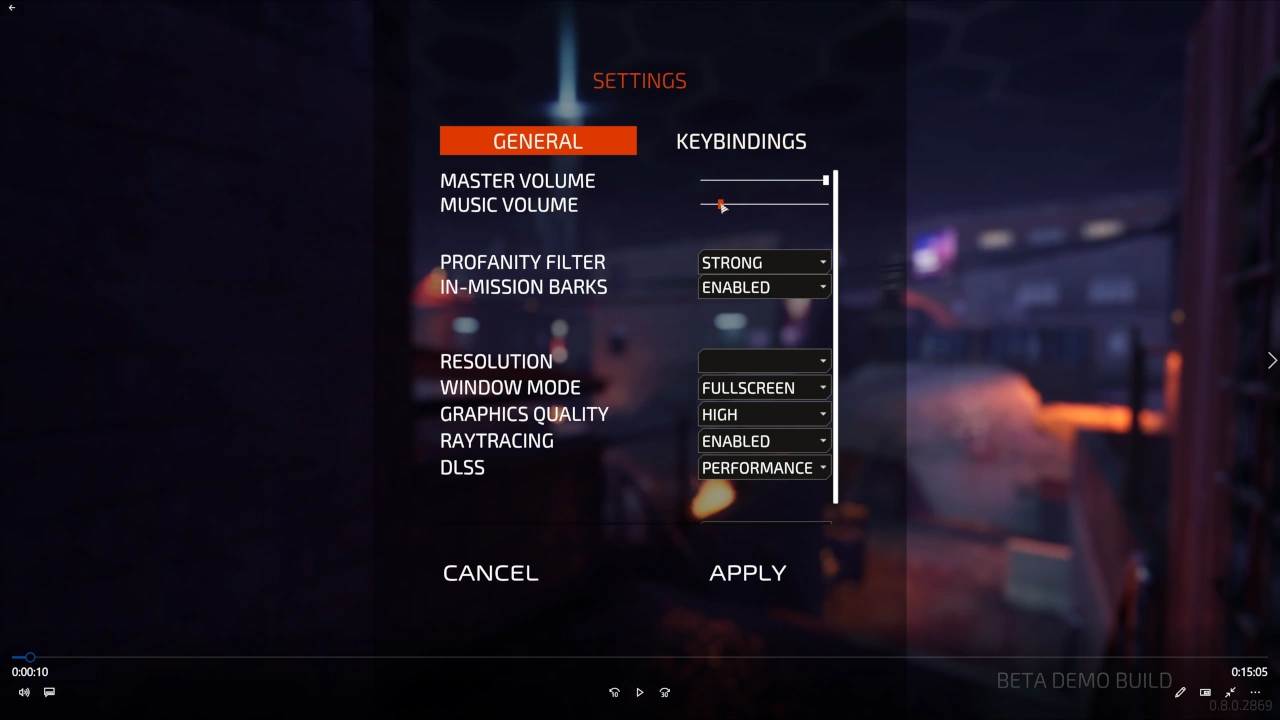Switch to the Keybindings tab

coord(741,141)
